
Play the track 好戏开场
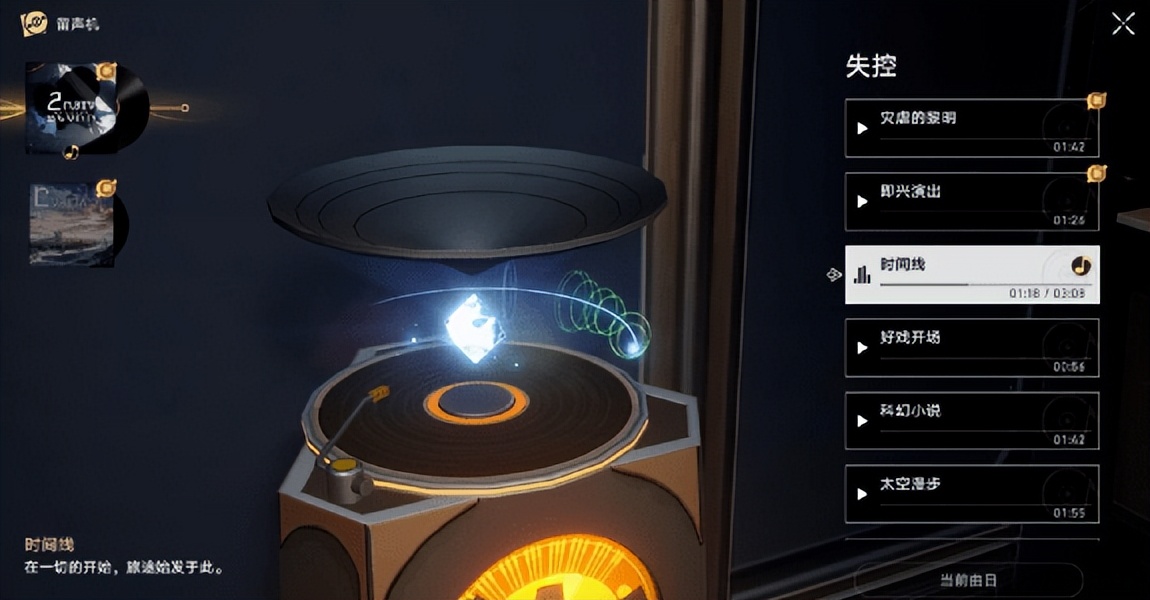pos(862,348)
